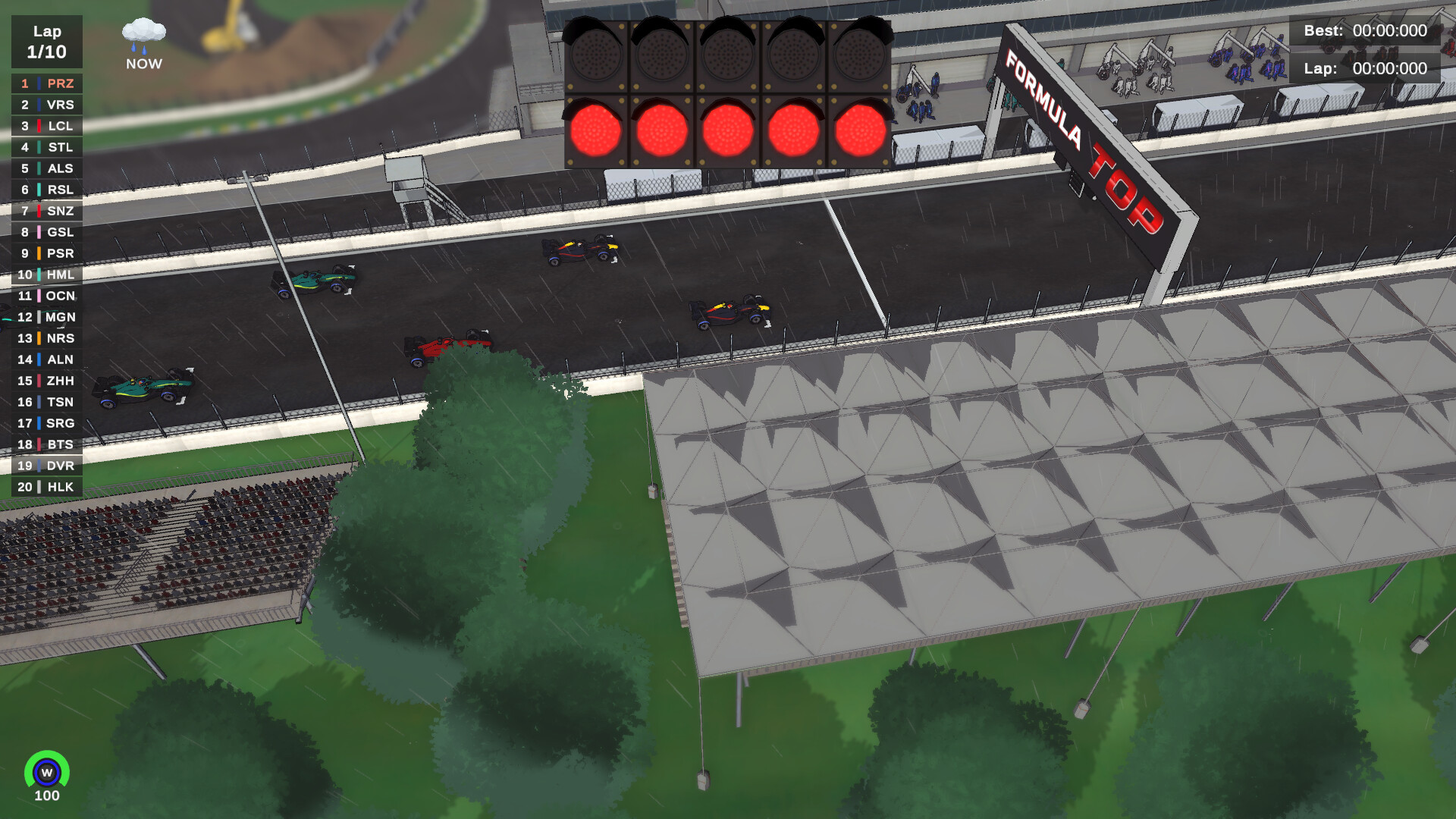Click the rain cloud weather icon labeled NOW
Viewport: 1456px width, 819px height.
point(143,38)
